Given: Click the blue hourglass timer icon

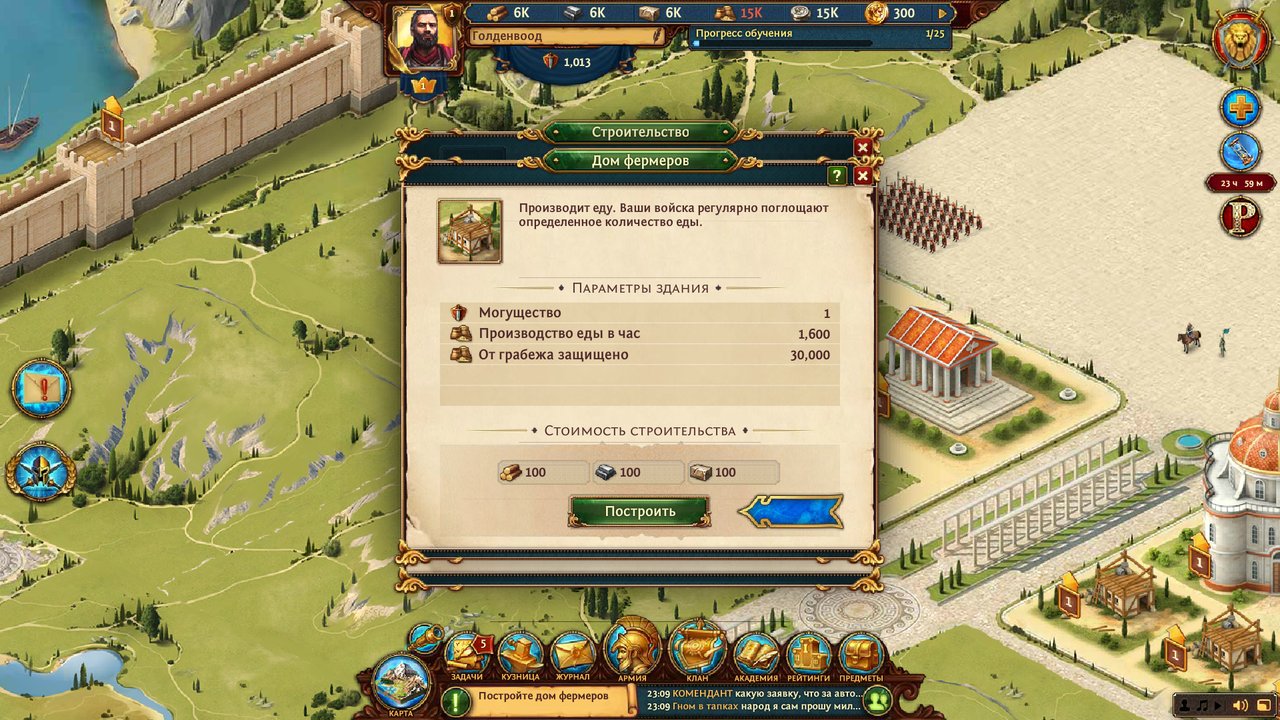Looking at the screenshot, I should pyautogui.click(x=1240, y=152).
